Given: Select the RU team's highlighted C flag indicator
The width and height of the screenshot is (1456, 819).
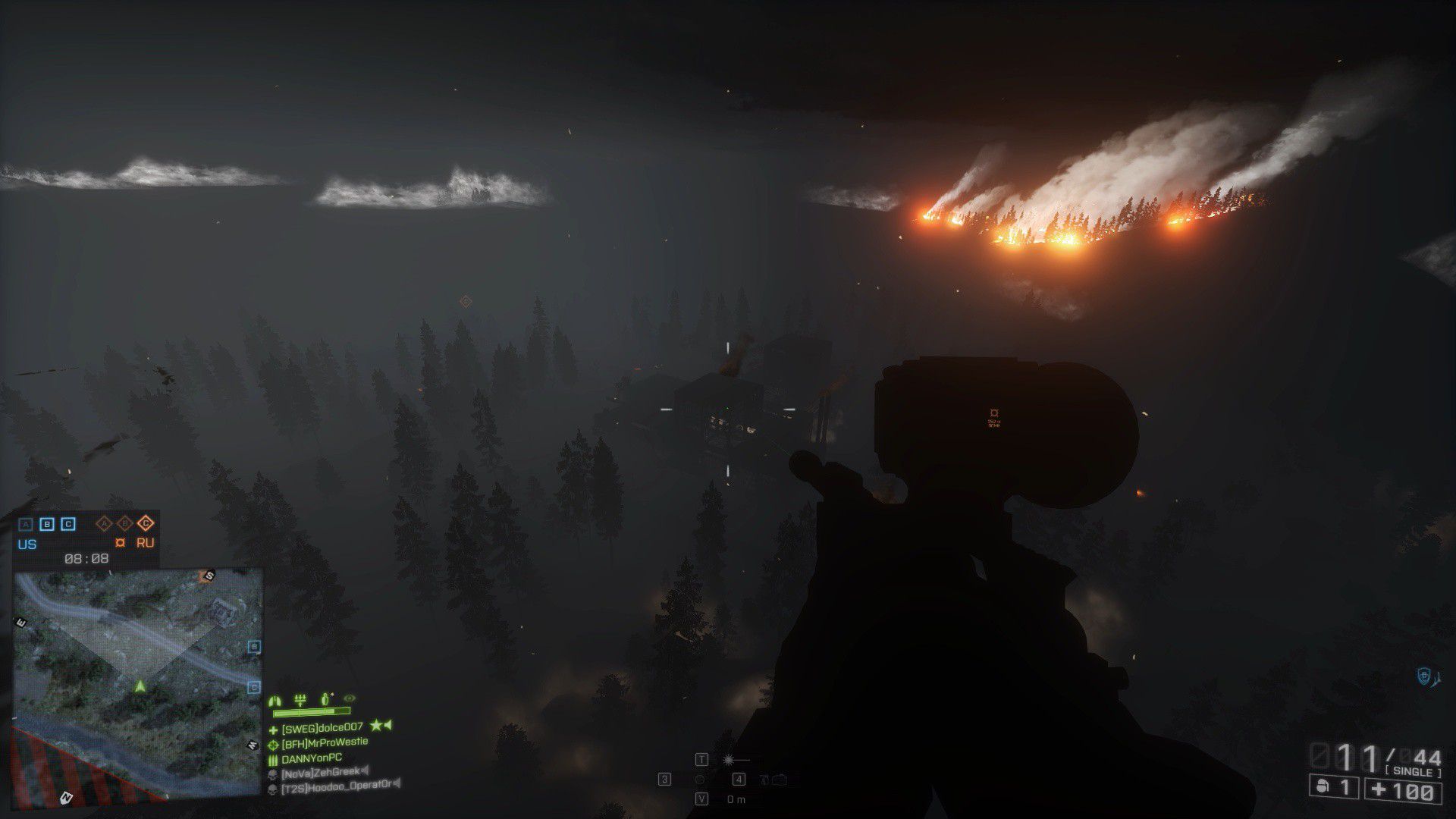Looking at the screenshot, I should point(146,522).
